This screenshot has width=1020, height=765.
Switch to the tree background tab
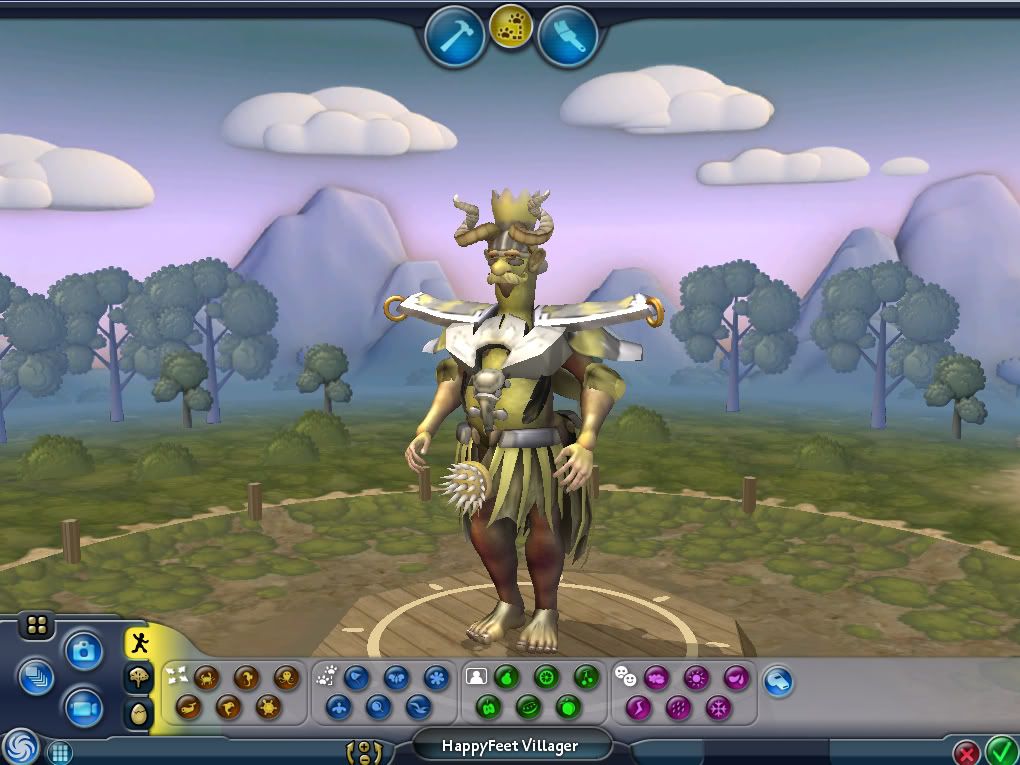139,678
